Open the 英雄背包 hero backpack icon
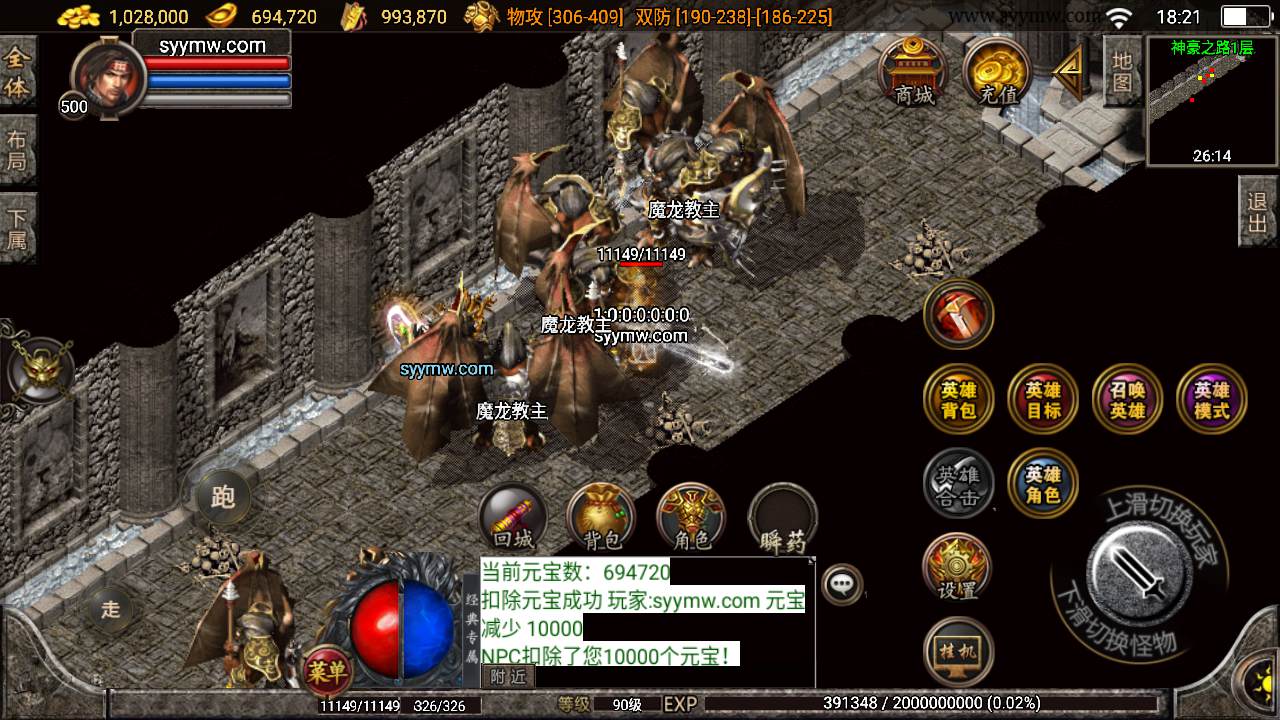 (958, 398)
